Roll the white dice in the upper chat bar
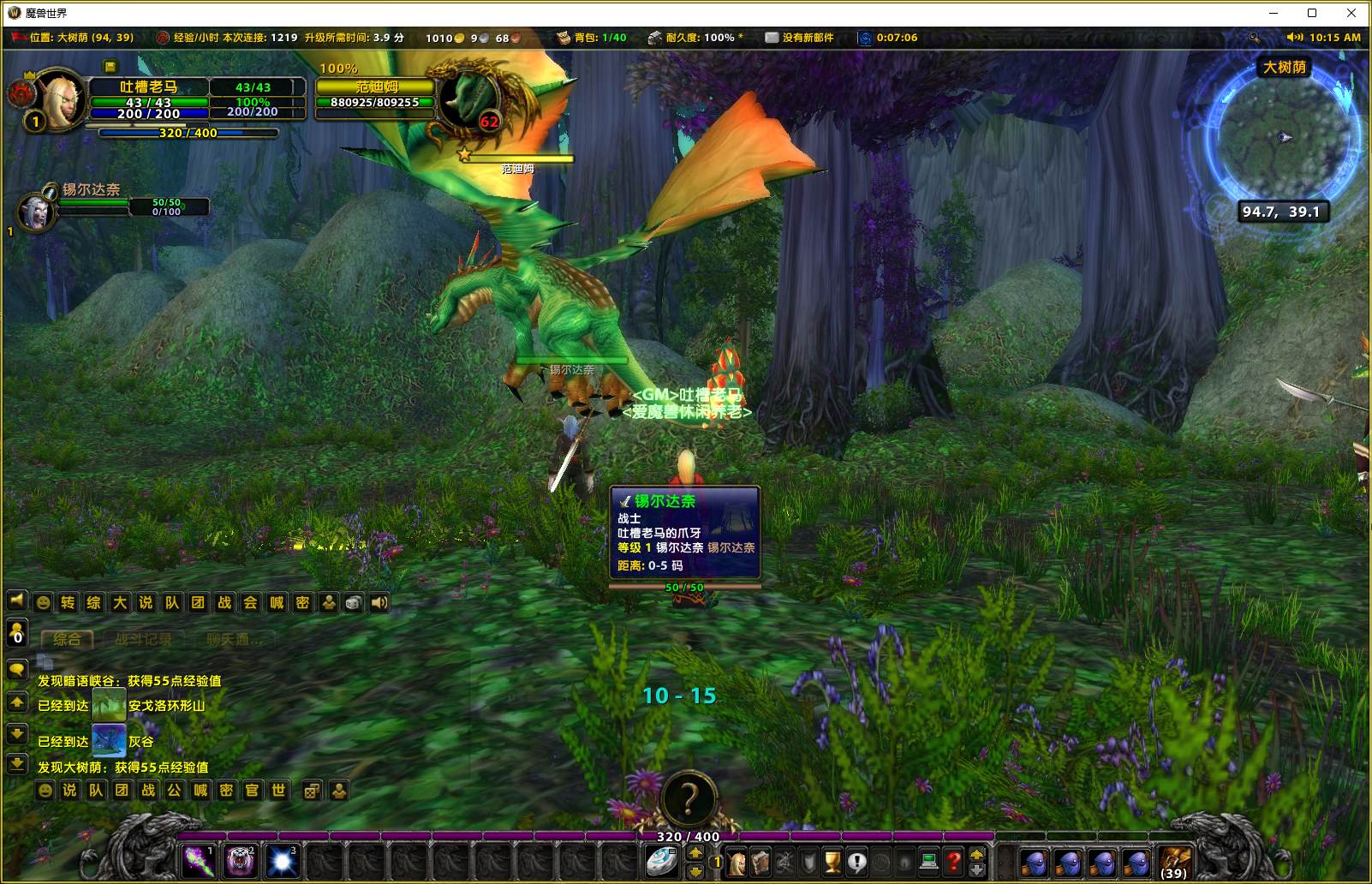 point(353,603)
